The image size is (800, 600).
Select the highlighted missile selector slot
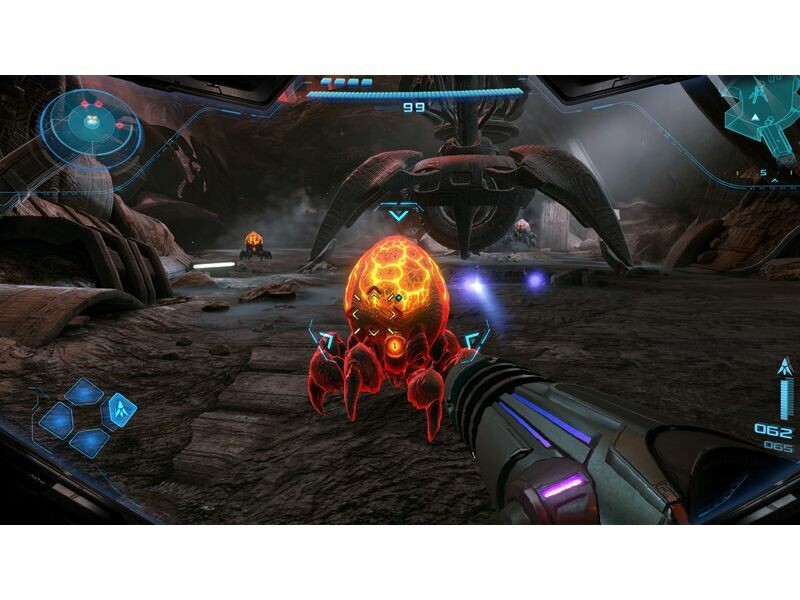(x=121, y=409)
